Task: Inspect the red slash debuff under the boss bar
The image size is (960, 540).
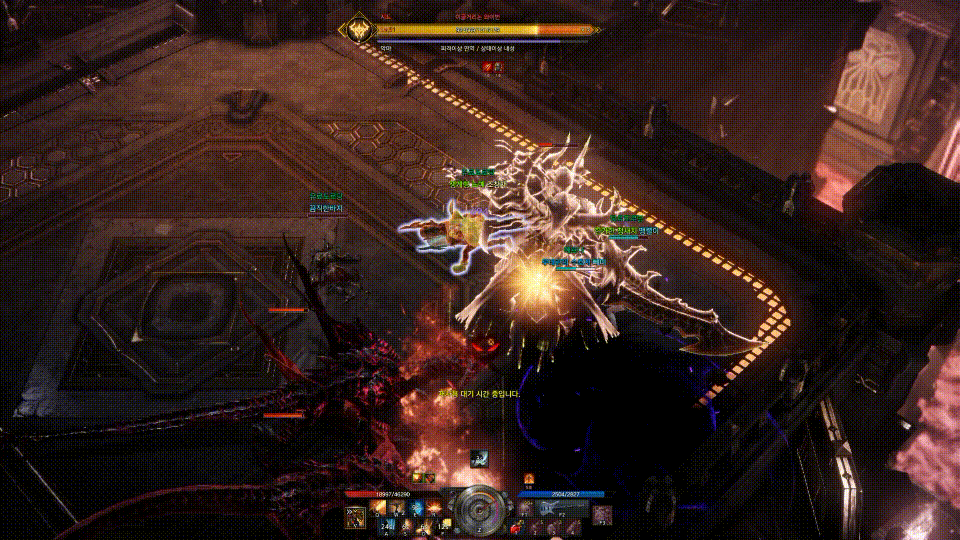Action: click(489, 67)
